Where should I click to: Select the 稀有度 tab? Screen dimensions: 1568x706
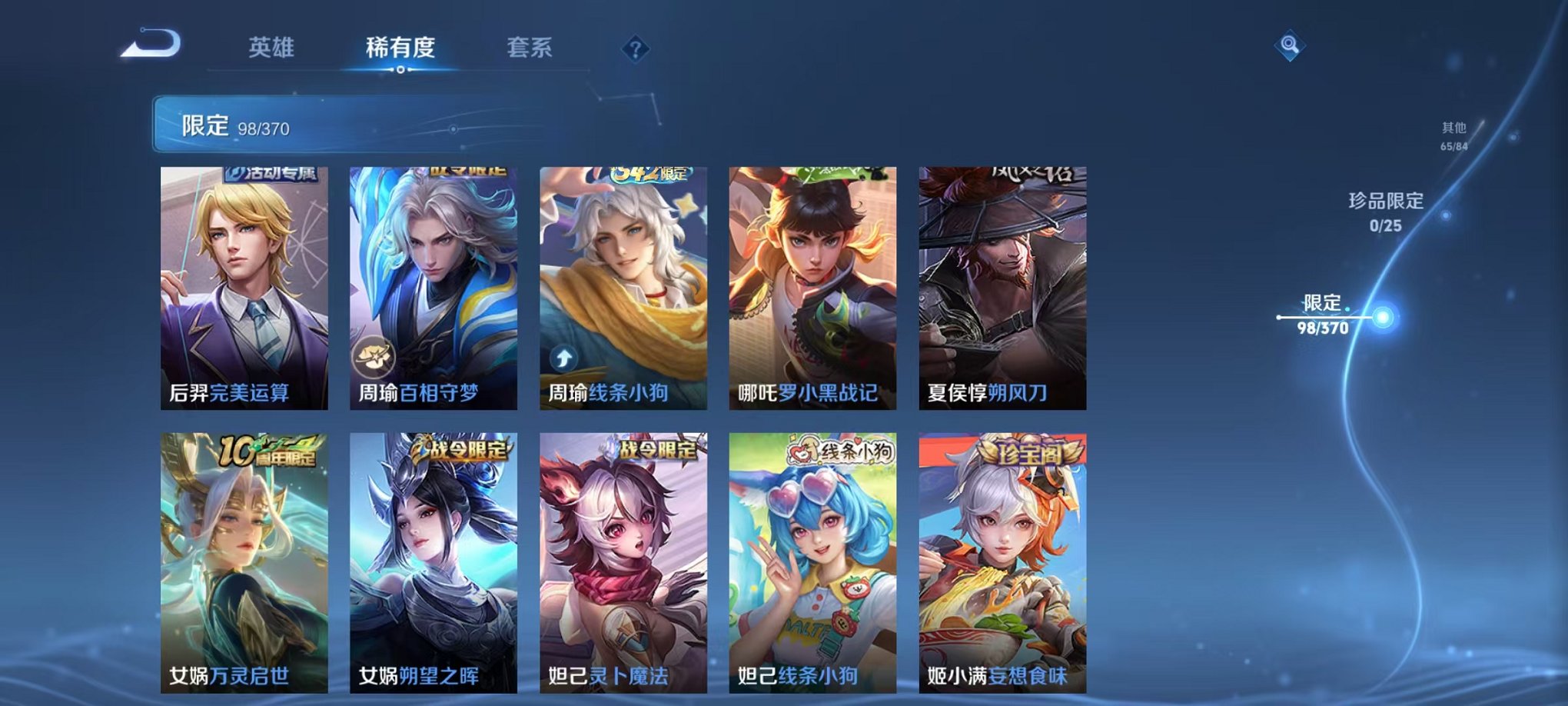tap(401, 48)
